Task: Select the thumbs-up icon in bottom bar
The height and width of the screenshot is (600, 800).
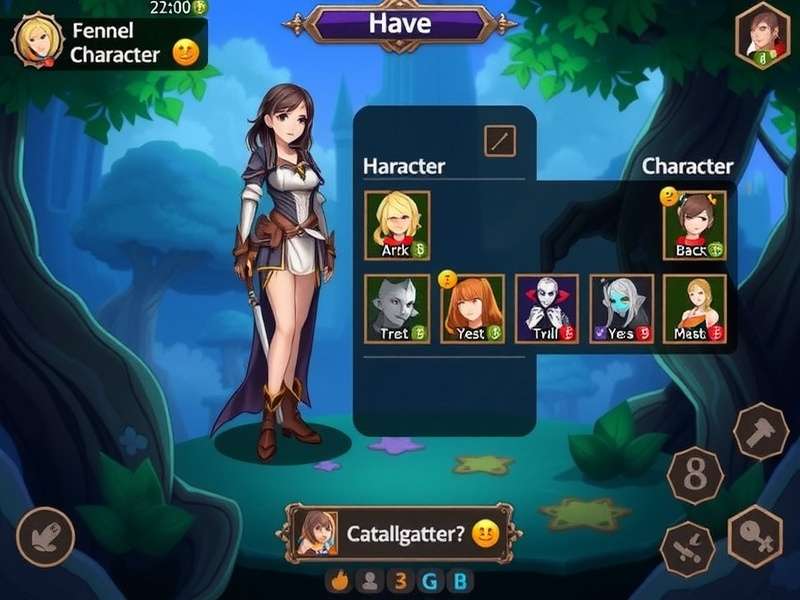Action: [339, 581]
